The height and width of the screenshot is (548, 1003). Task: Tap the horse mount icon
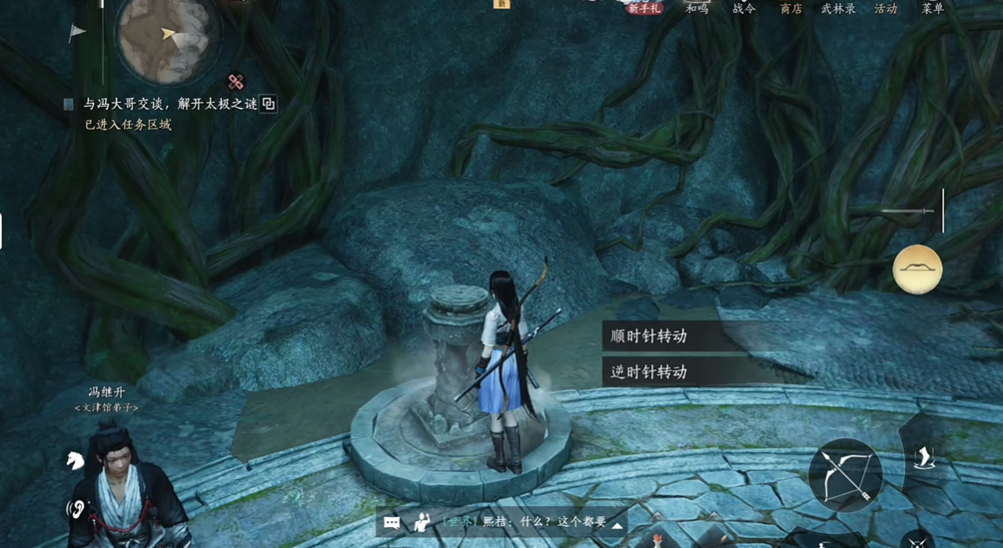pos(75,460)
